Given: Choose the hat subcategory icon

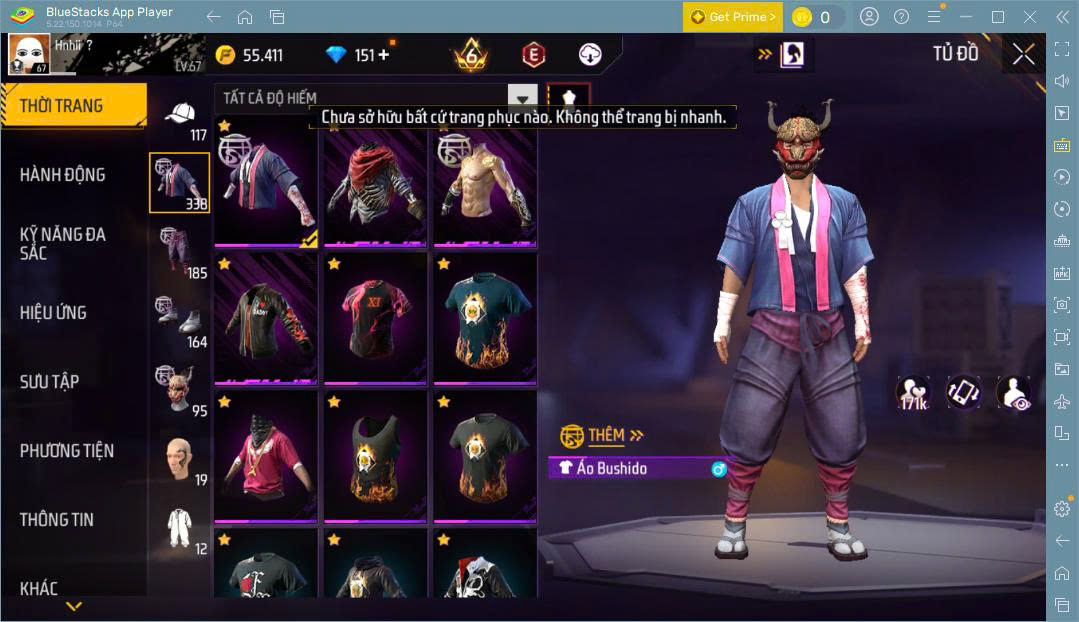Looking at the screenshot, I should (x=180, y=115).
